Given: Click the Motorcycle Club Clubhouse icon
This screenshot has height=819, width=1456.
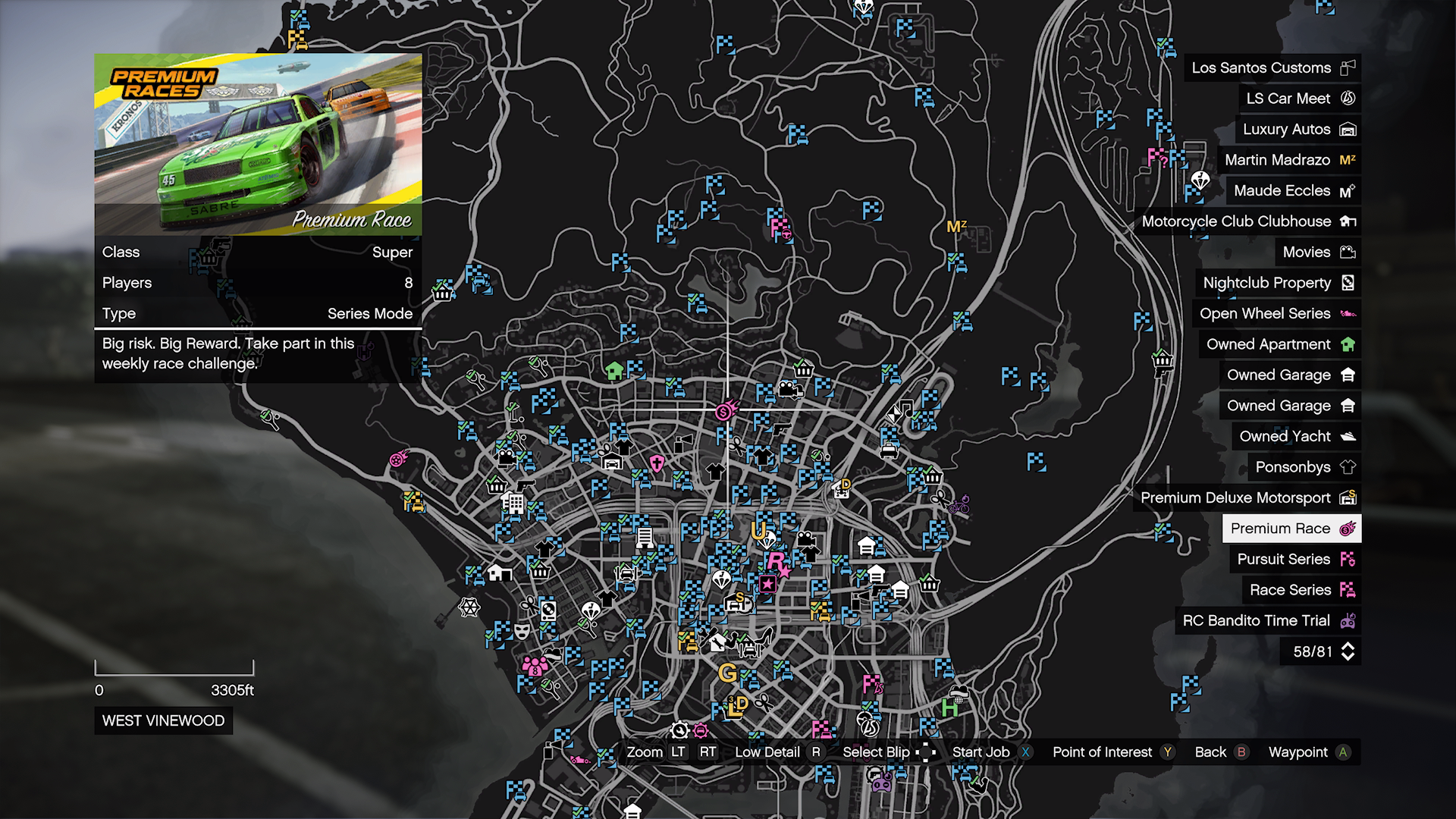Looking at the screenshot, I should pos(1349,221).
